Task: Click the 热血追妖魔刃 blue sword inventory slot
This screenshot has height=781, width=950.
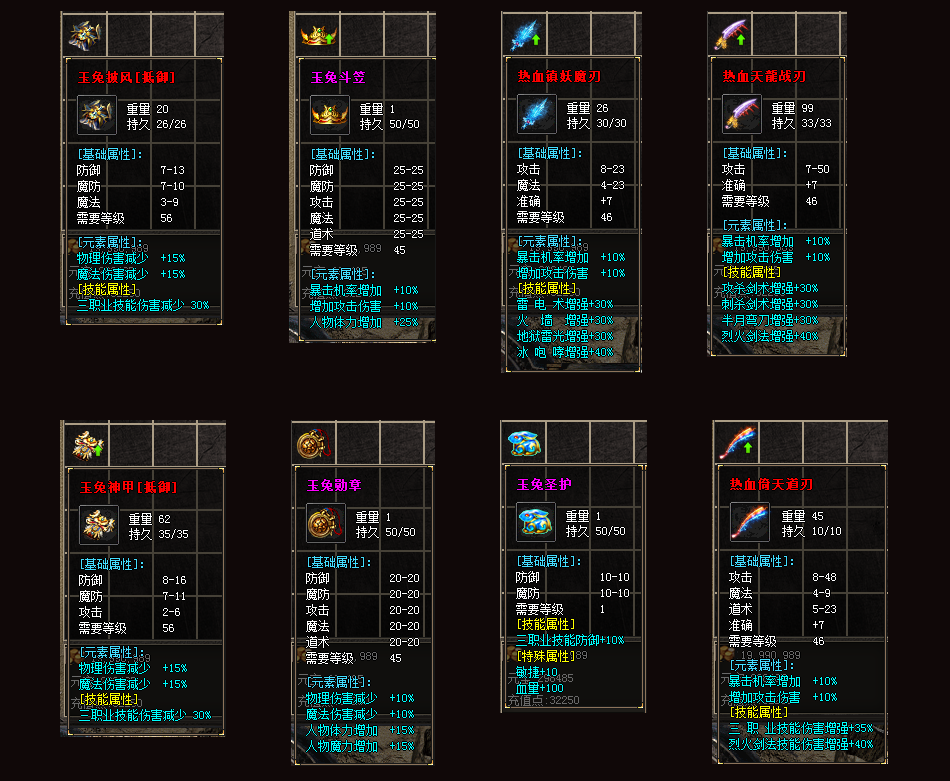Action: [524, 36]
